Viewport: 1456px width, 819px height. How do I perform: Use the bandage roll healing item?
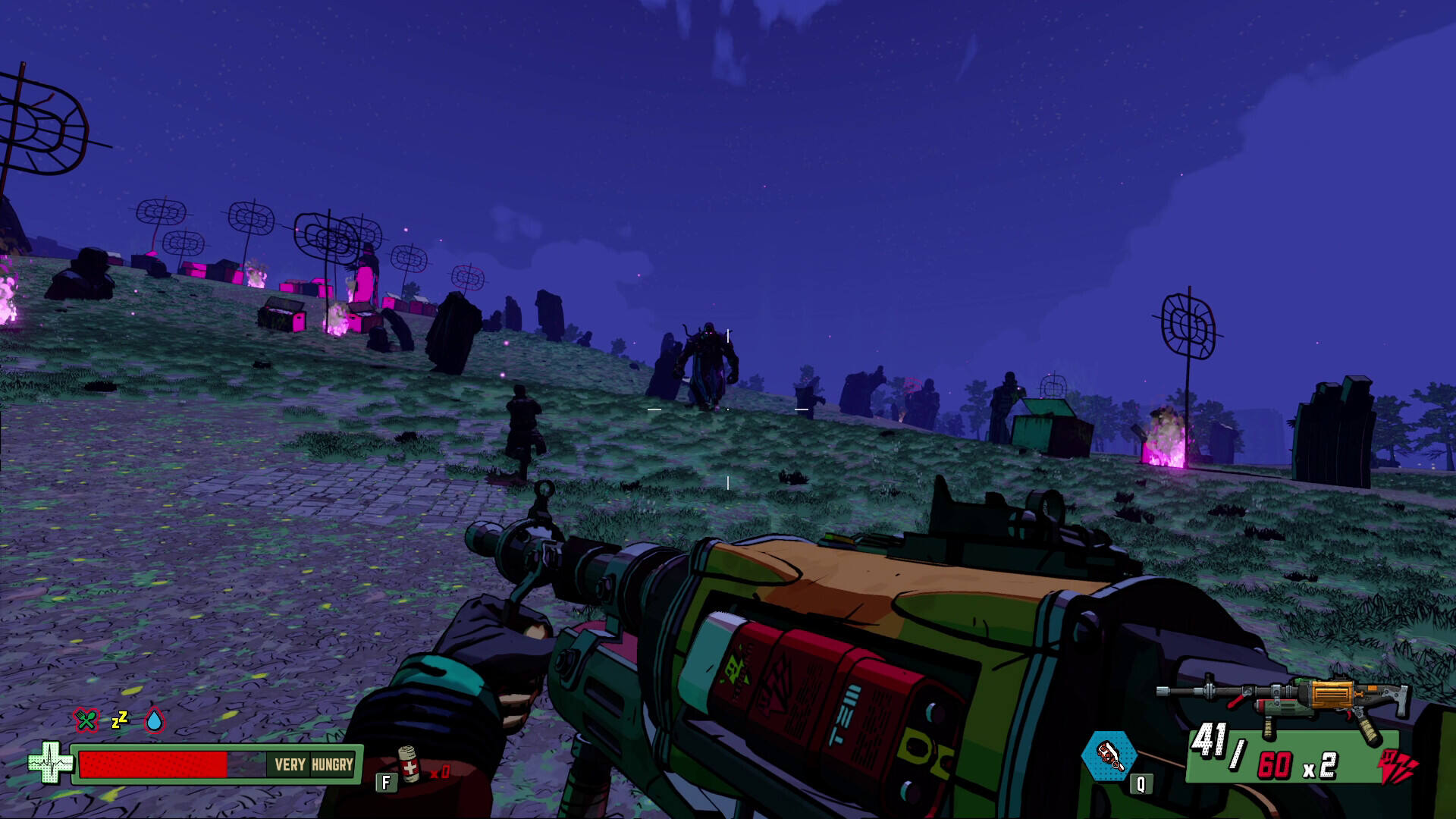(409, 764)
